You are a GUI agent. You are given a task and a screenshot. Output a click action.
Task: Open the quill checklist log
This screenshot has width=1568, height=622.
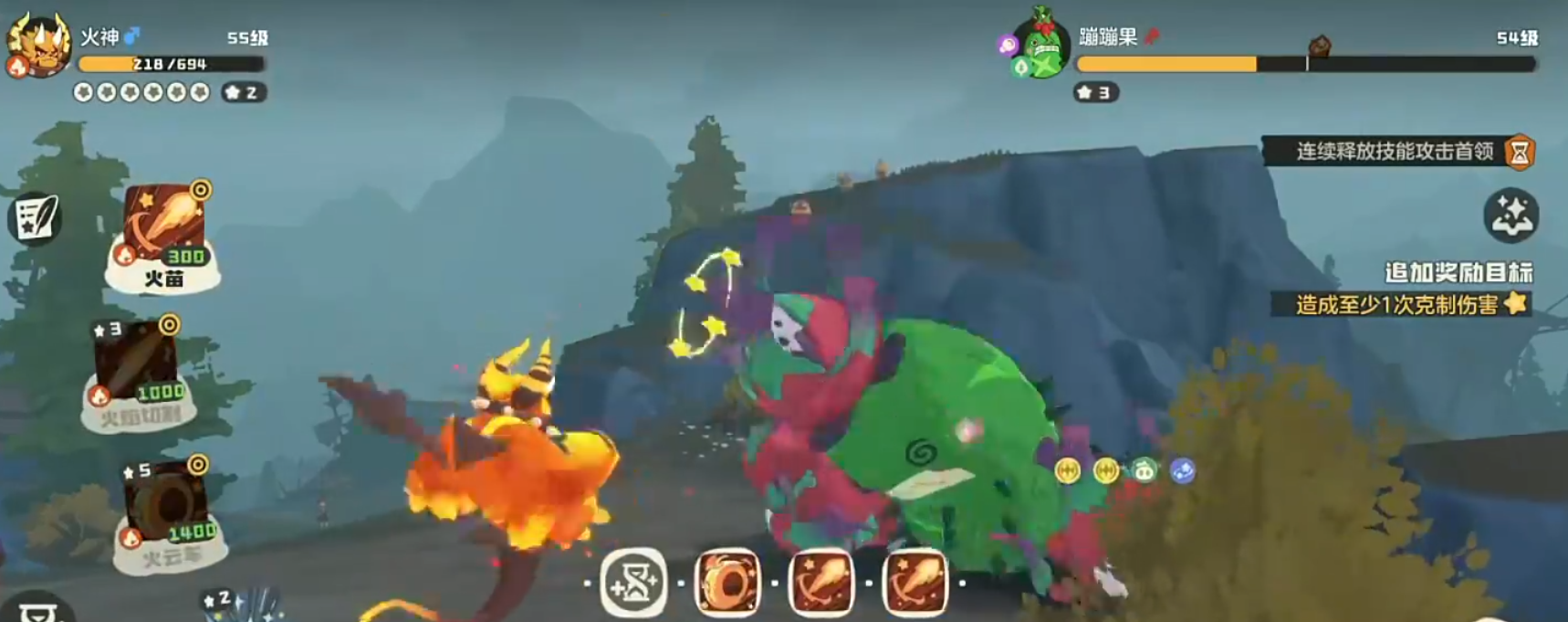click(x=36, y=217)
